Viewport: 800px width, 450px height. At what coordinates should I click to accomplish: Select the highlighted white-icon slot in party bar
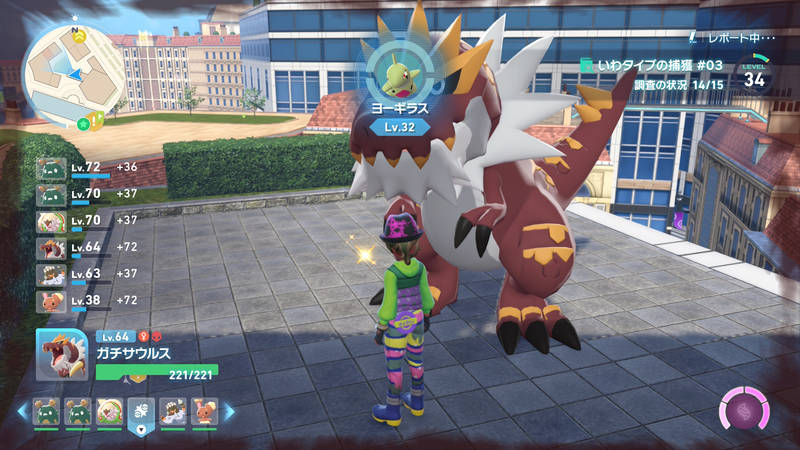pyautogui.click(x=140, y=410)
